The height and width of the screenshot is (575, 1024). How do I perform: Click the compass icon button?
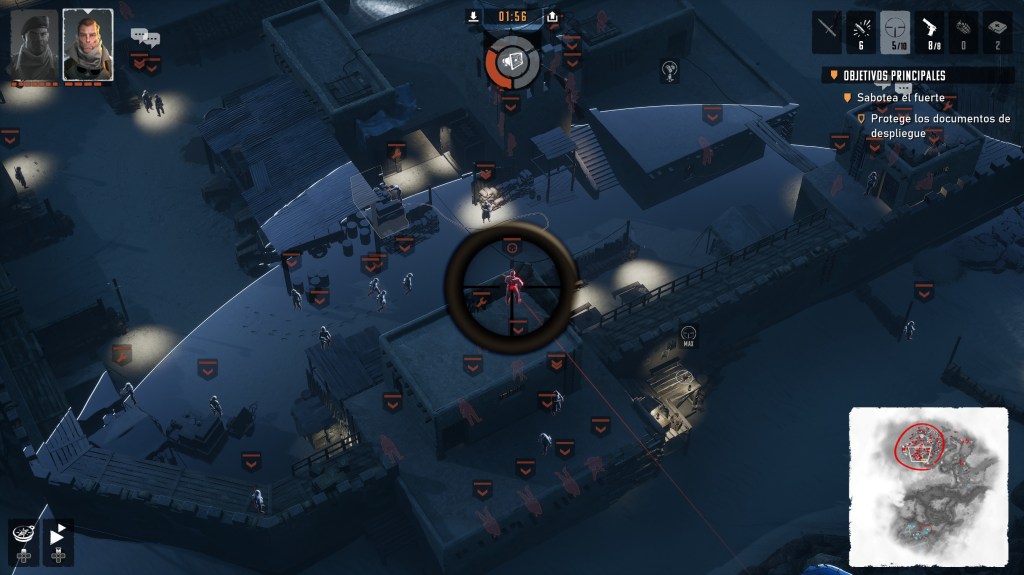pos(24,533)
